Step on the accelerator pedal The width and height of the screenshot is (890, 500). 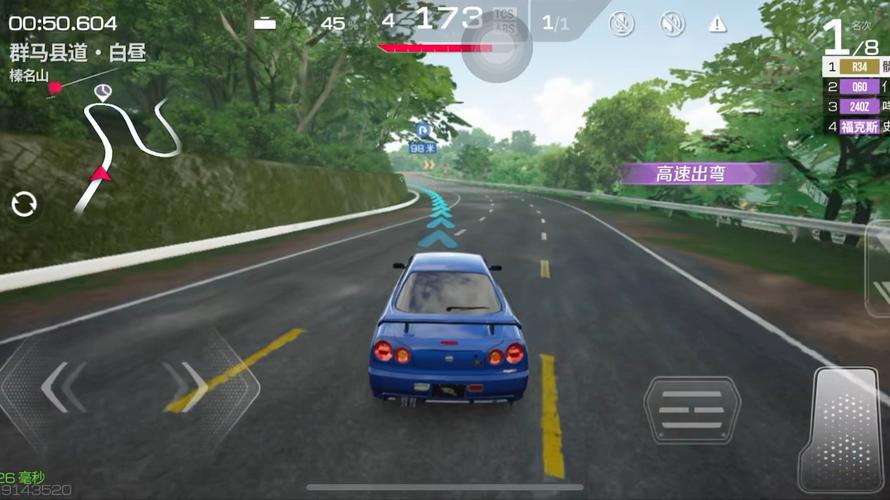(x=844, y=430)
